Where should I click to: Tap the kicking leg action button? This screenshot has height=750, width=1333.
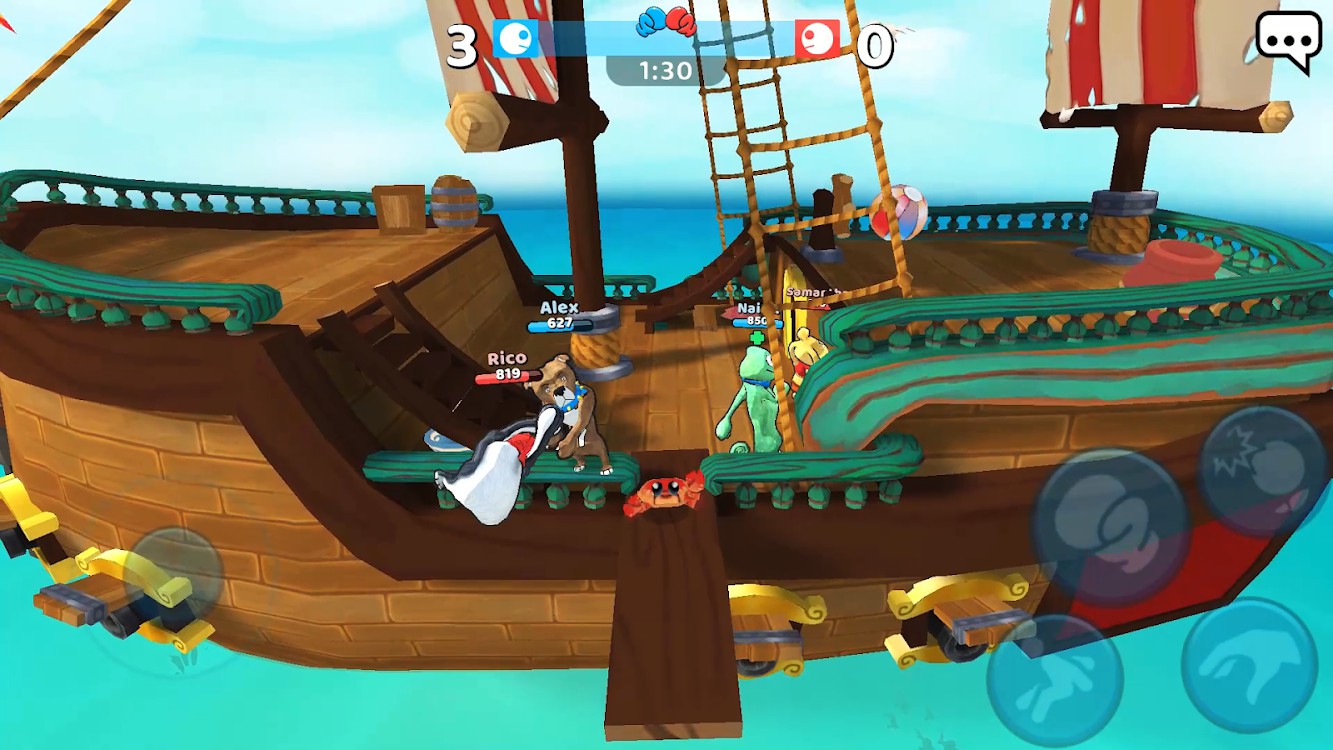[x=1054, y=680]
